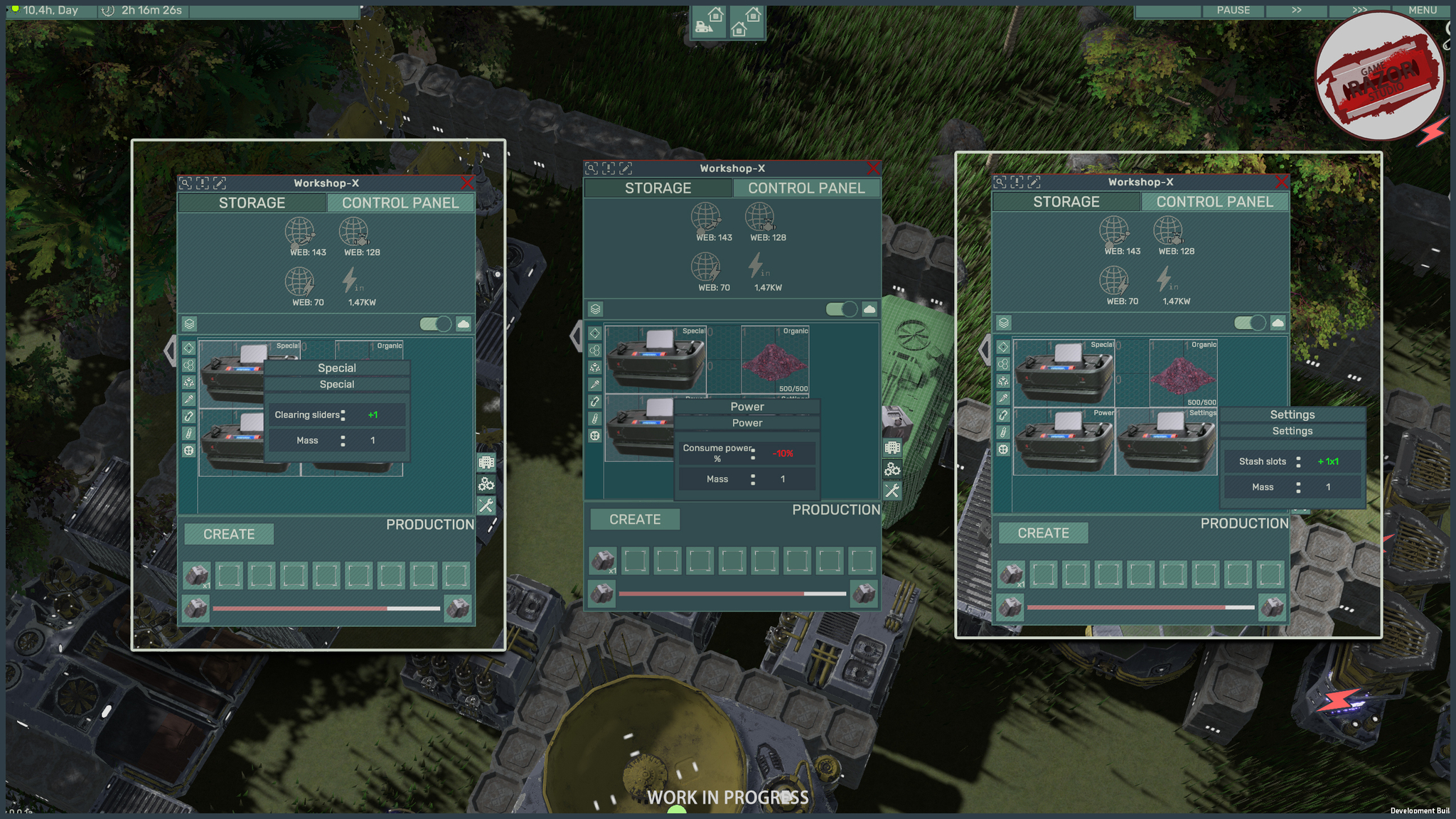The image size is (1456, 819).
Task: Open CONTROL PANEL tab in window with Power tooltip
Action: (x=806, y=188)
